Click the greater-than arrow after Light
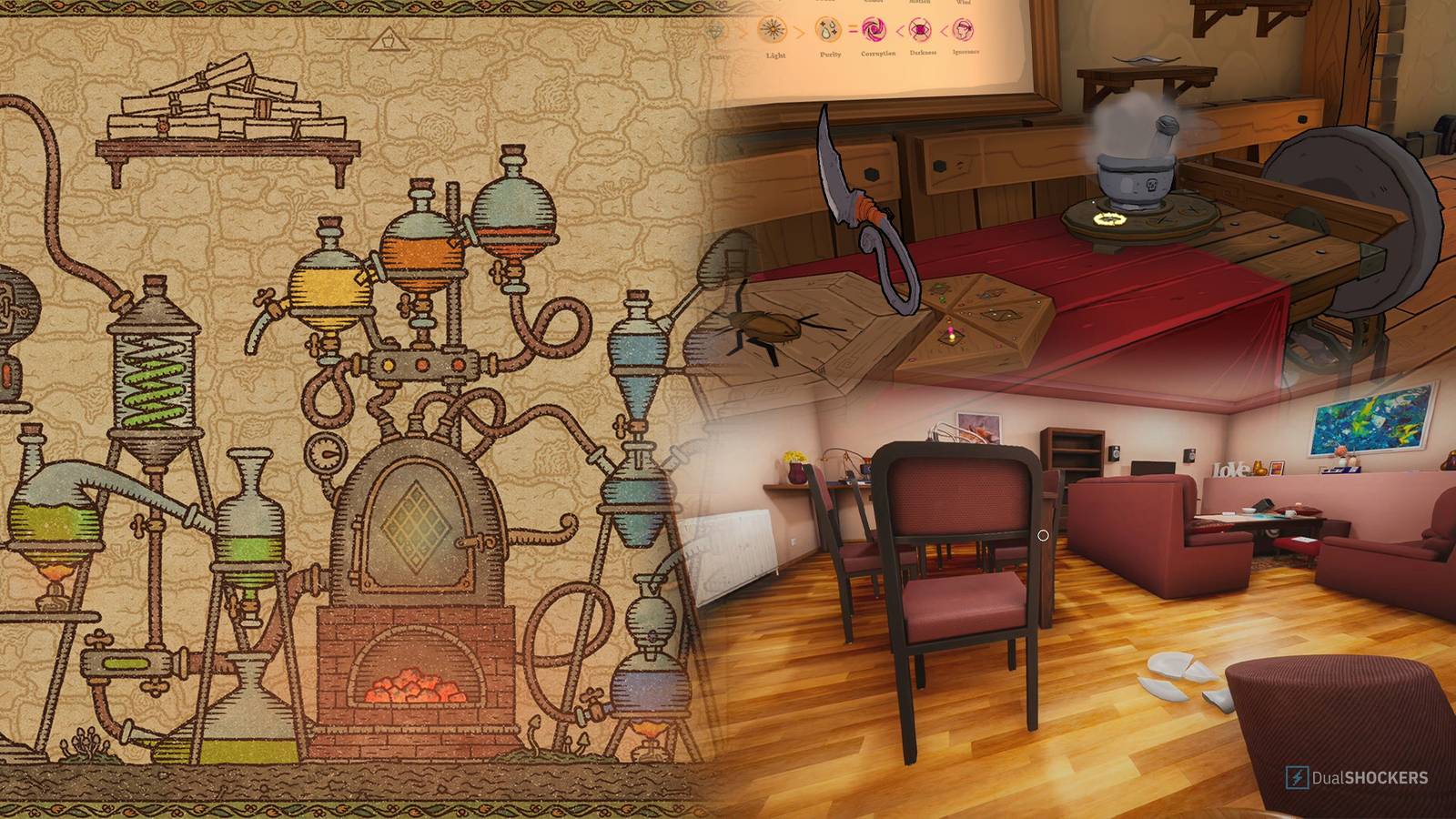The height and width of the screenshot is (819, 1456). [799, 31]
